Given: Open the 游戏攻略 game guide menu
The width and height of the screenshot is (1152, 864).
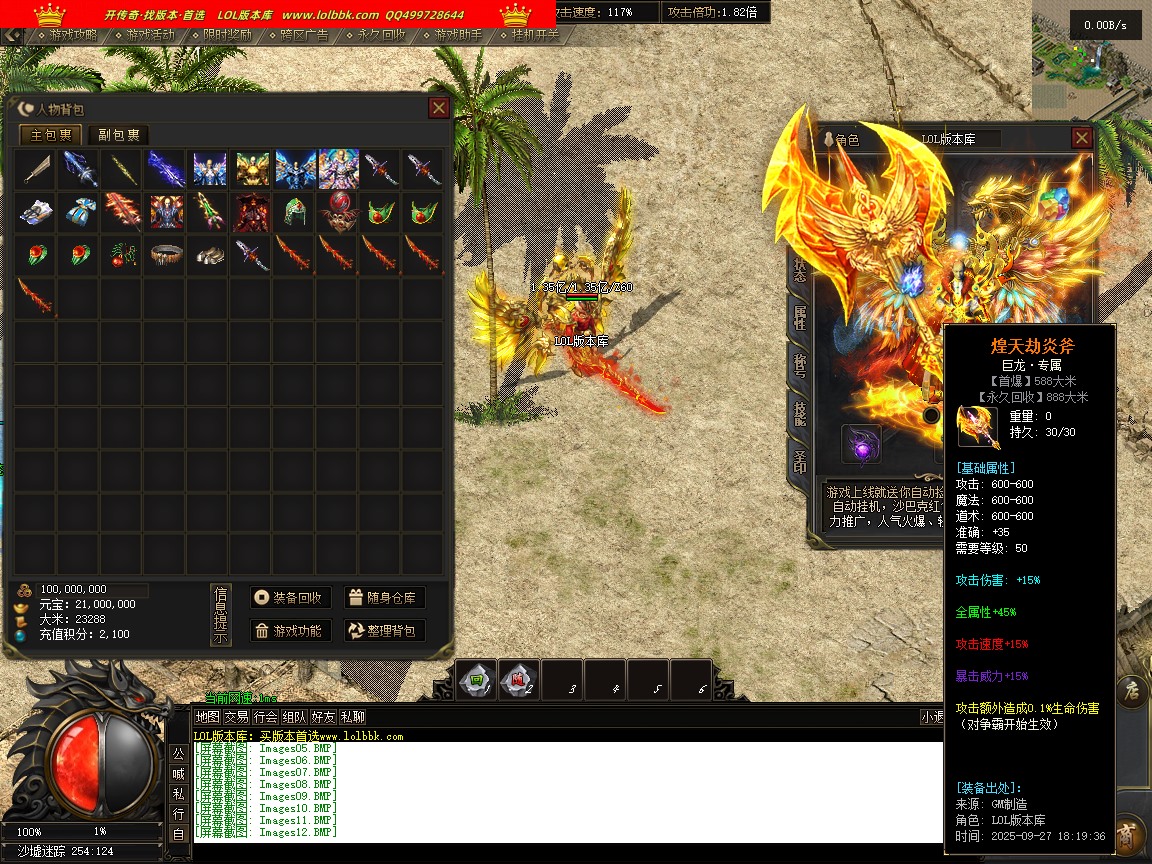Looking at the screenshot, I should point(74,35).
